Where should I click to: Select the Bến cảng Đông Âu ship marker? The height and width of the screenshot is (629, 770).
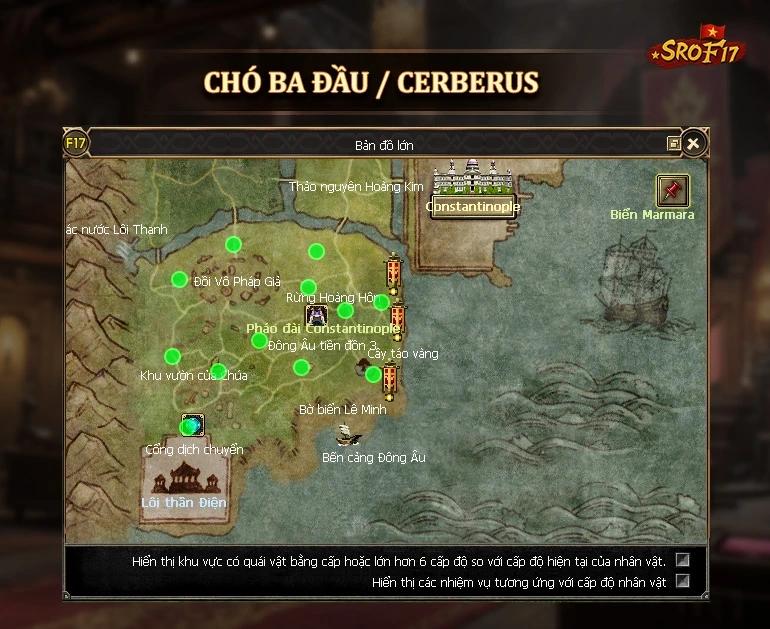pos(348,435)
